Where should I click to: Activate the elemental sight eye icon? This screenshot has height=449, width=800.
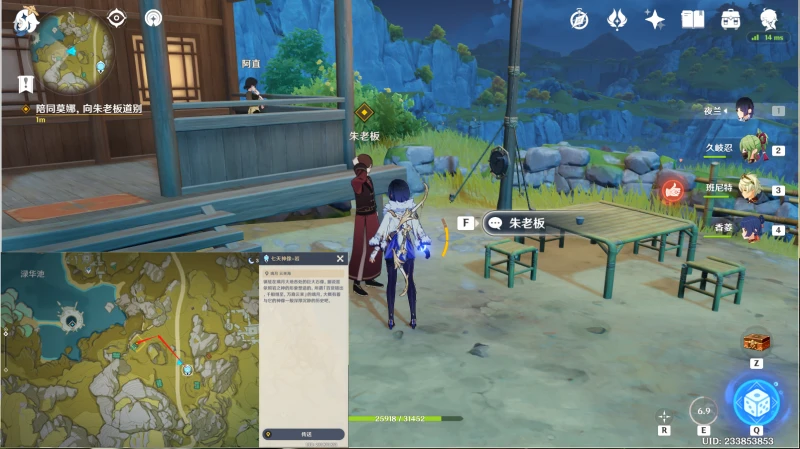tap(117, 17)
